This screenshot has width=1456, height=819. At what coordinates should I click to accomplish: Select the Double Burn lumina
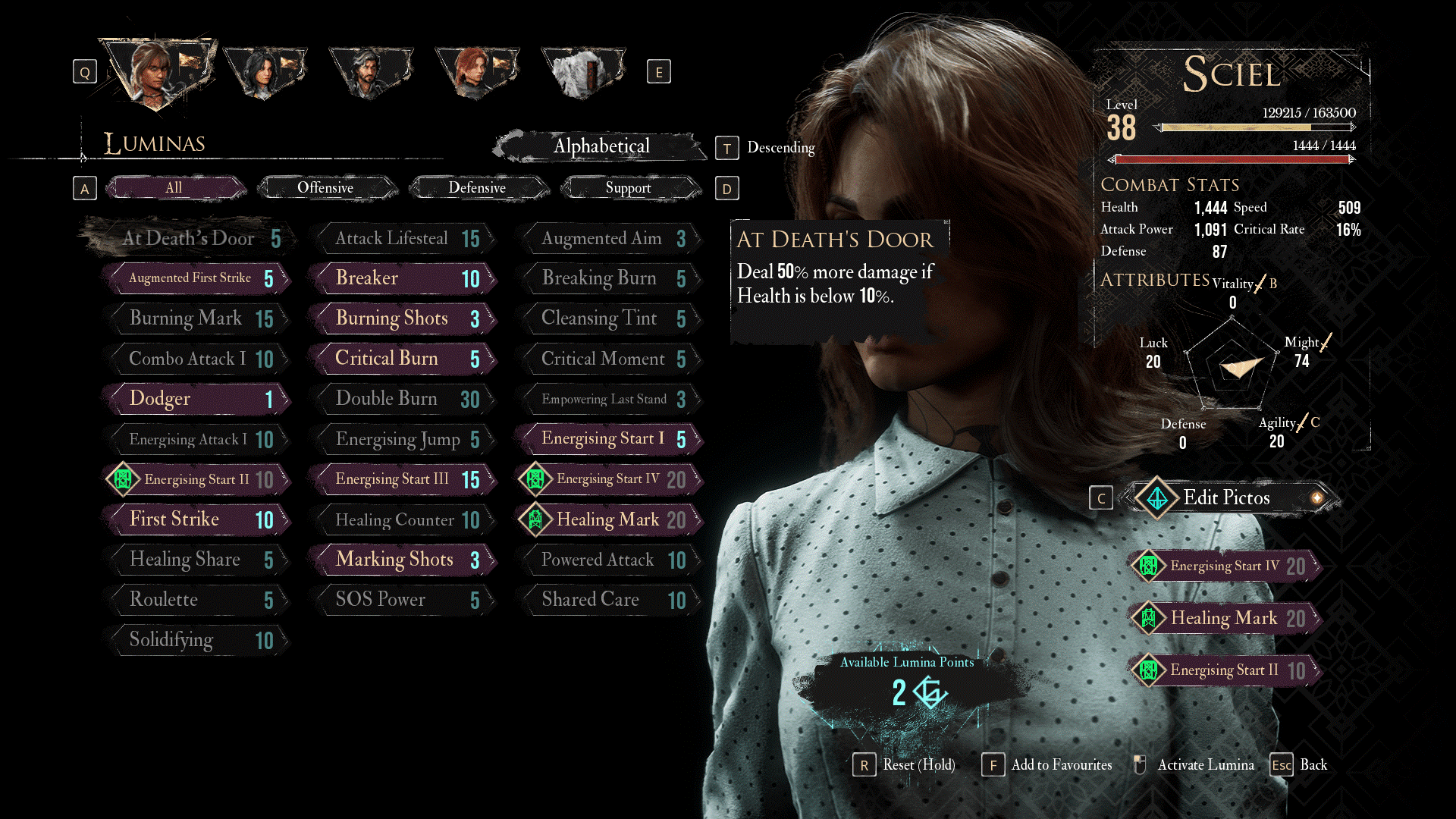point(402,399)
